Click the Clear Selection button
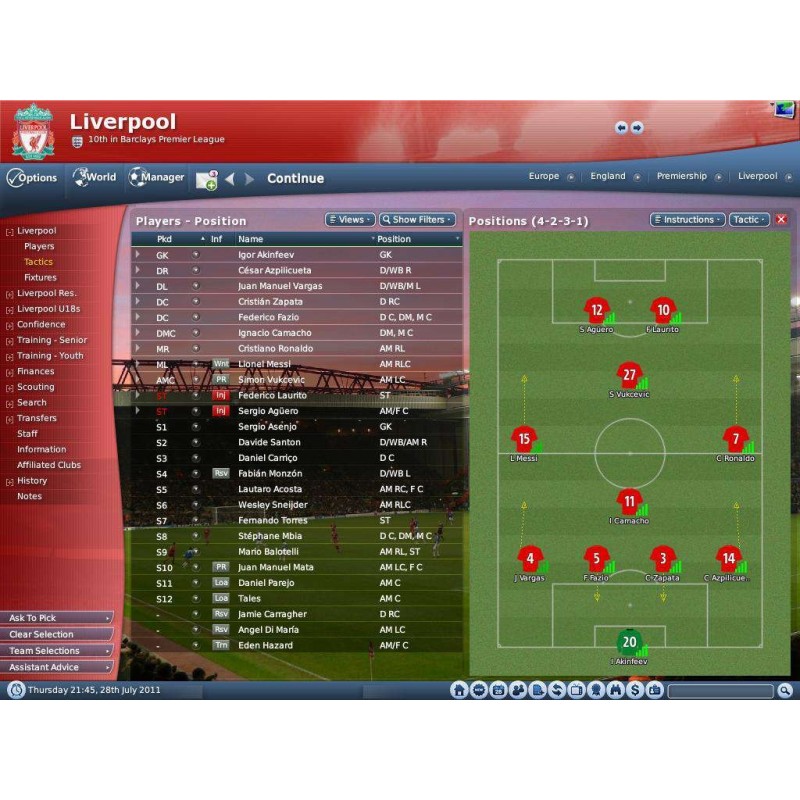The height and width of the screenshot is (800, 800). [x=56, y=634]
